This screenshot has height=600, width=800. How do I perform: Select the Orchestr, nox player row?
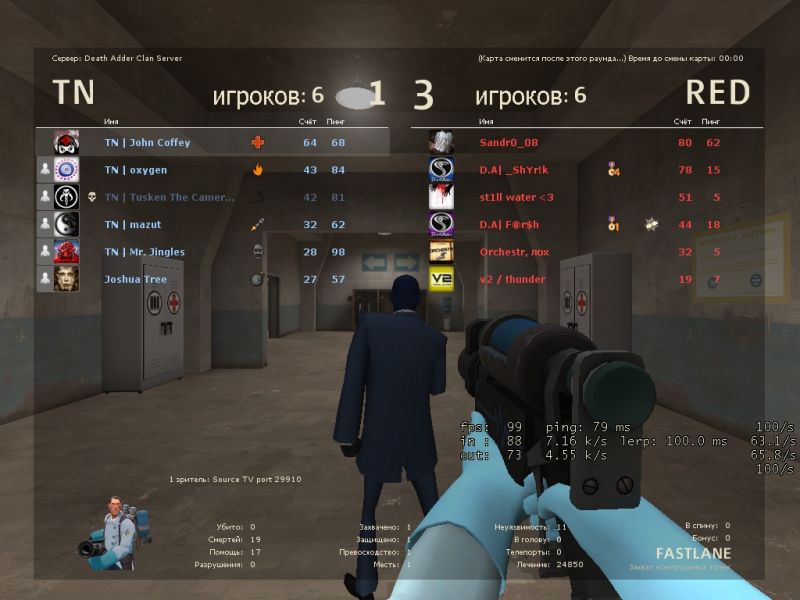pyautogui.click(x=515, y=252)
